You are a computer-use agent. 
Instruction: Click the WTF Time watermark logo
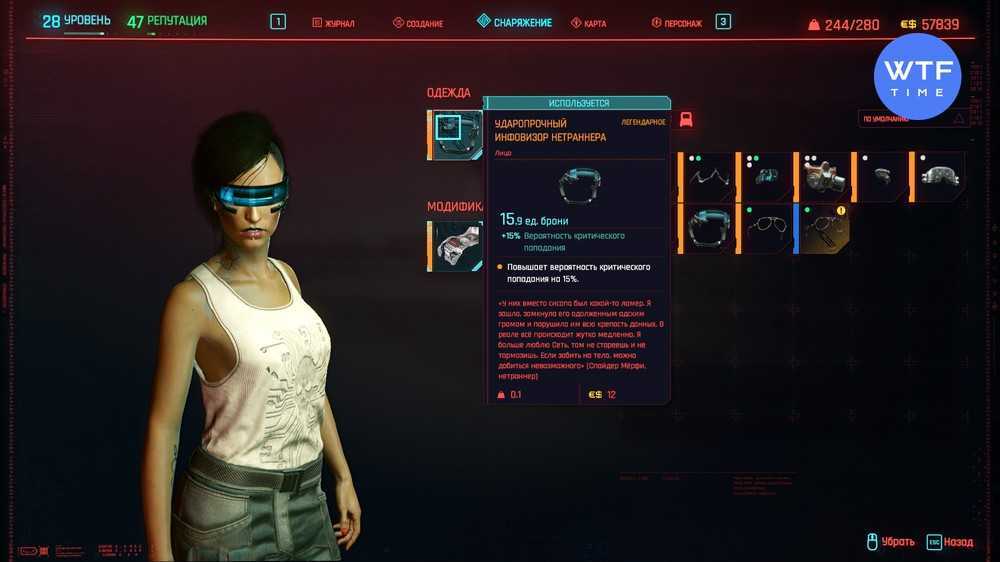[x=916, y=76]
